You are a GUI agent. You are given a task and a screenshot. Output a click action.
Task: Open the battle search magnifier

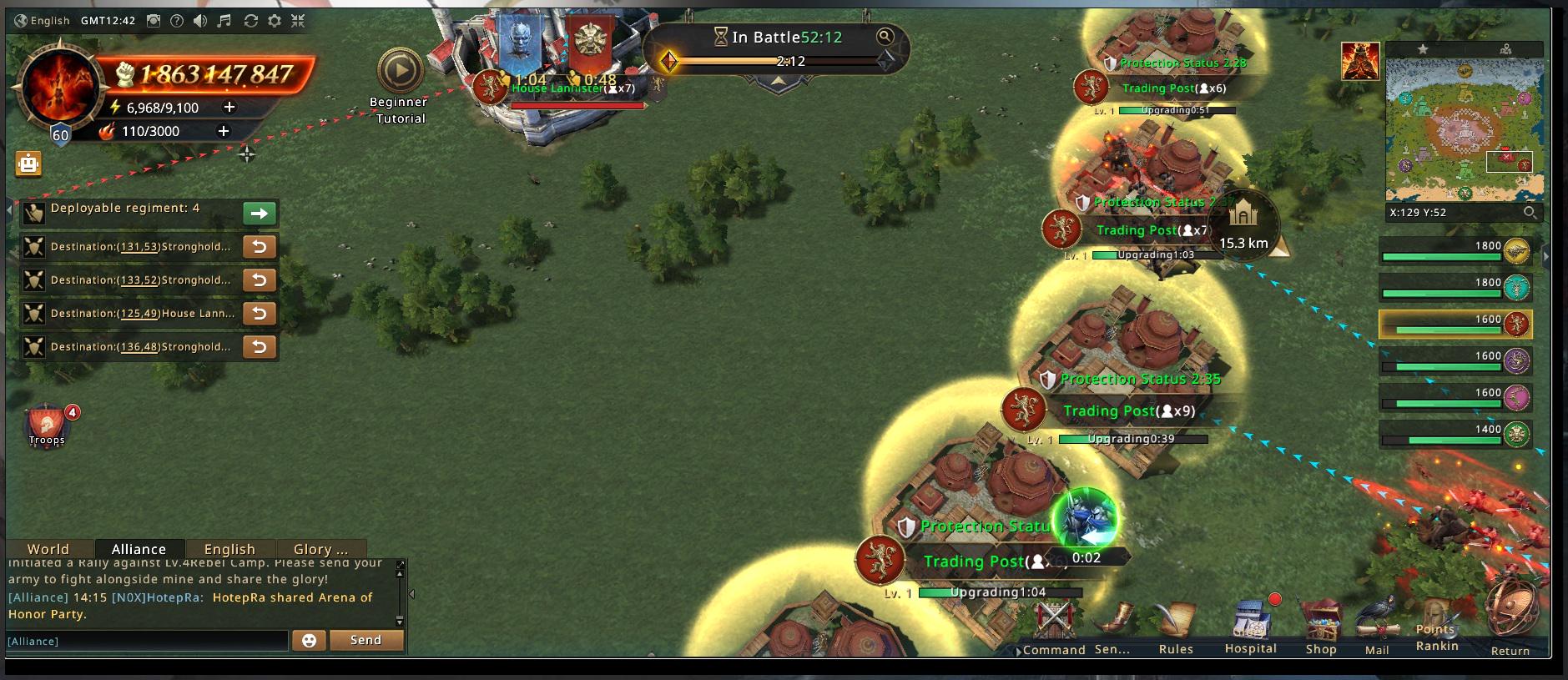click(x=885, y=36)
